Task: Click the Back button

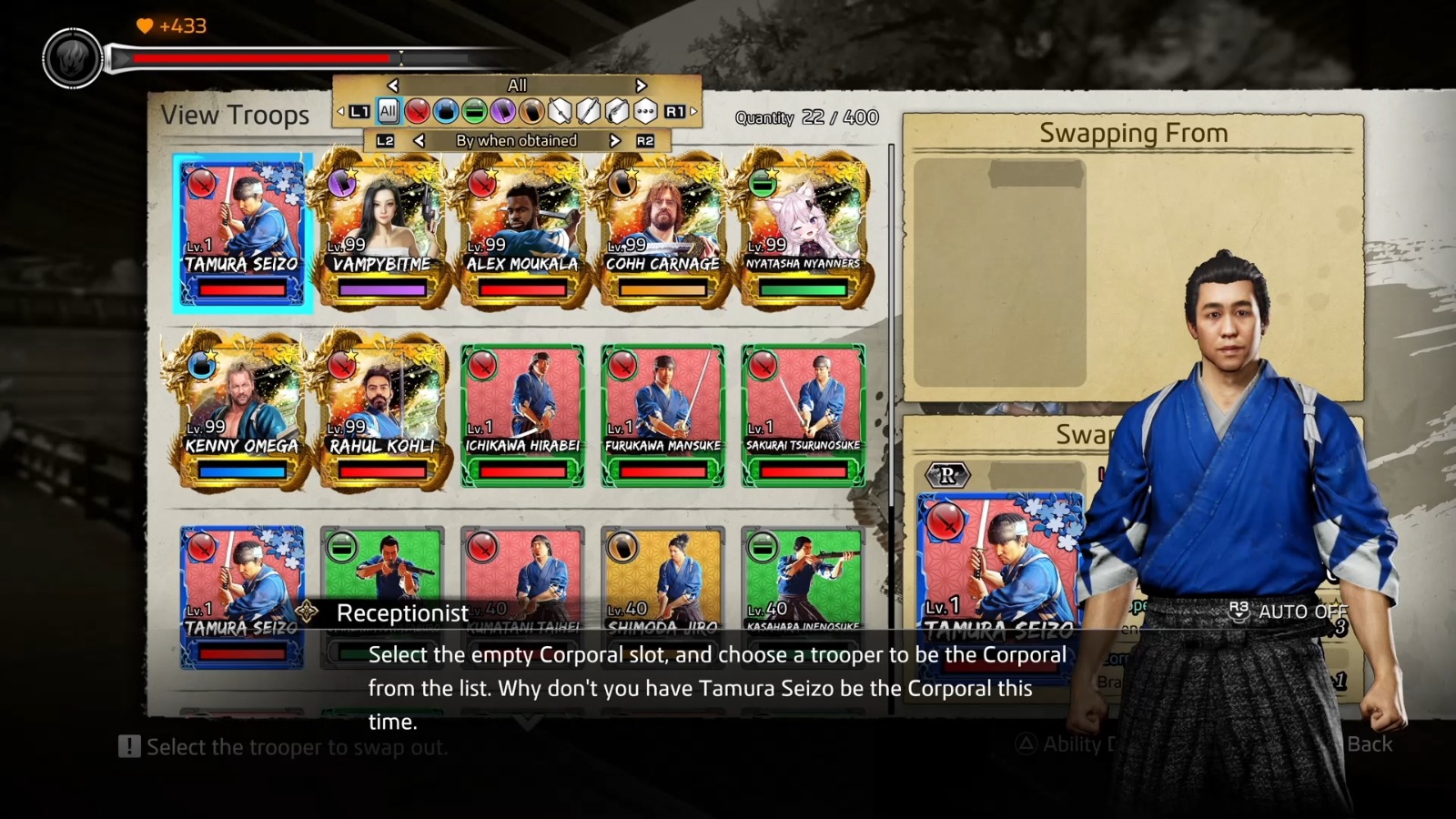Action: [1368, 744]
